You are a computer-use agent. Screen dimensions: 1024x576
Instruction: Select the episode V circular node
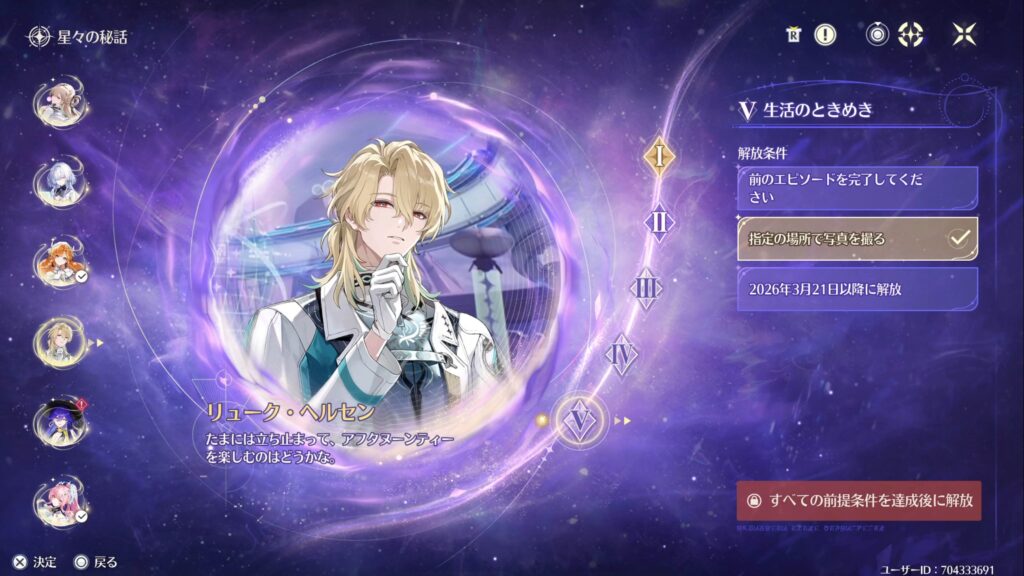tap(578, 421)
